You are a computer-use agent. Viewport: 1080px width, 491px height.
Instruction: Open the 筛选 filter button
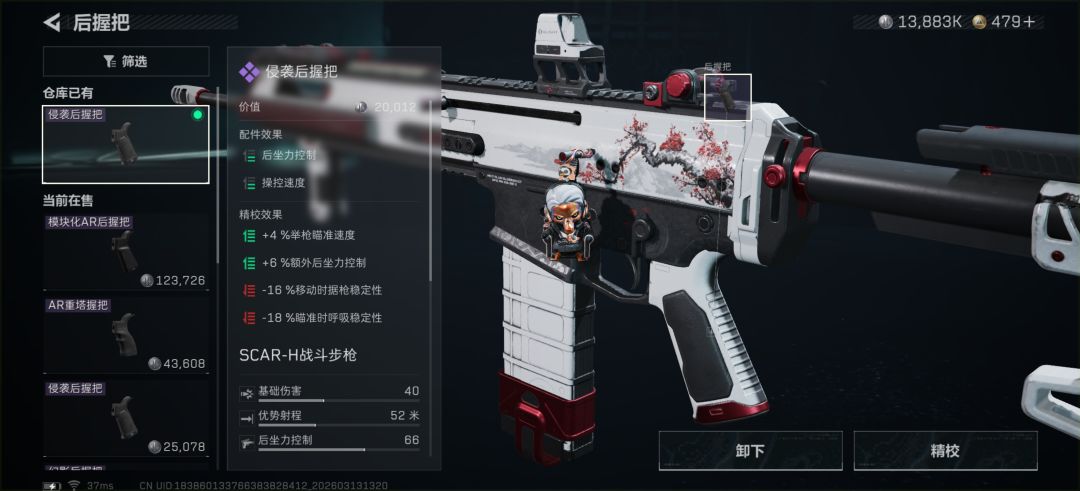126,61
